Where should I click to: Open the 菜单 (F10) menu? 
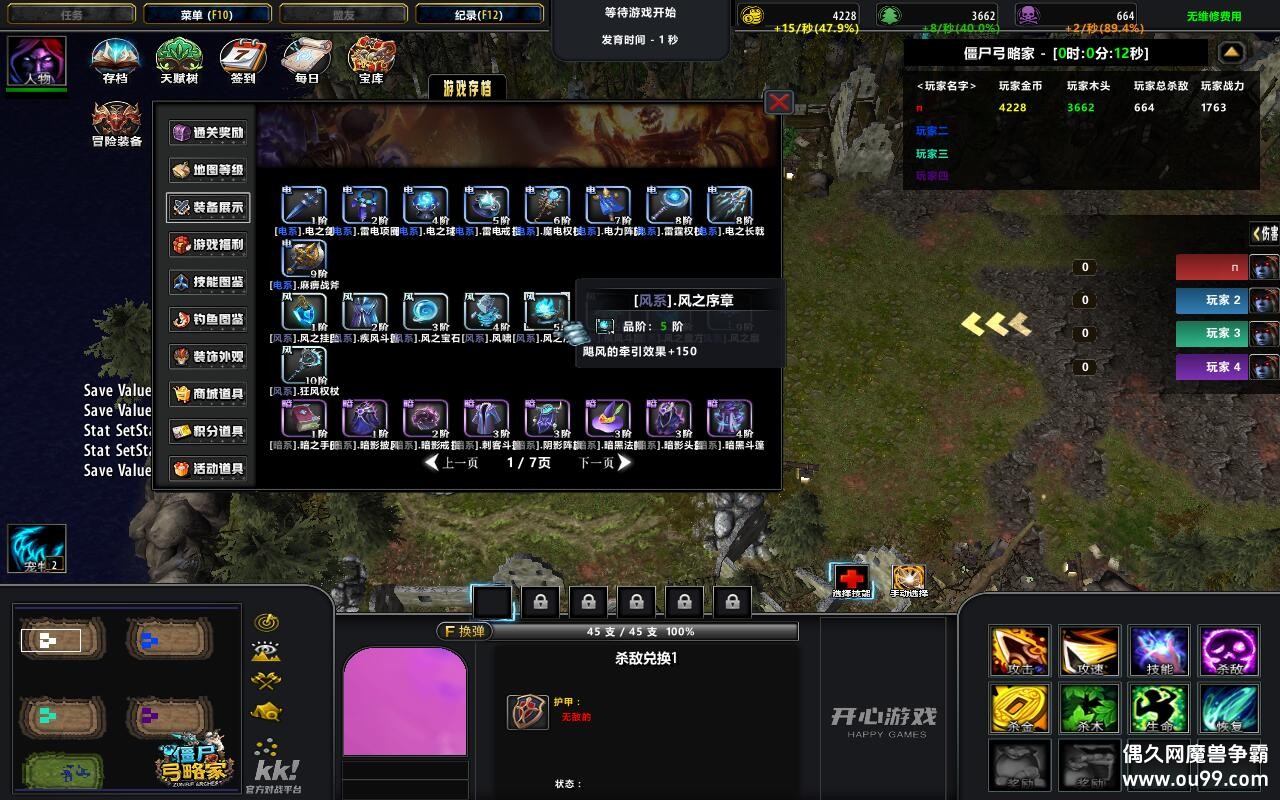coord(206,13)
